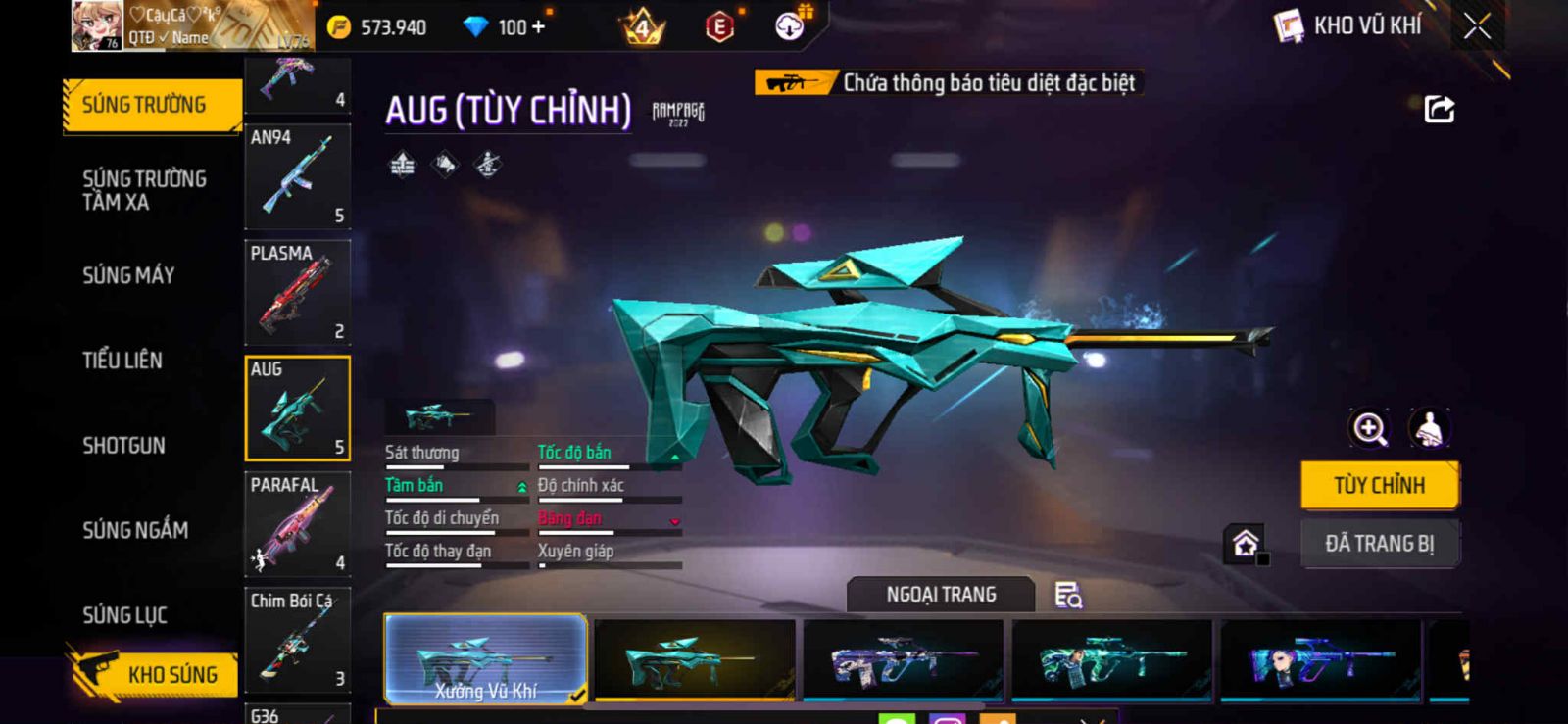Choose the SHOTGUN category

point(123,446)
